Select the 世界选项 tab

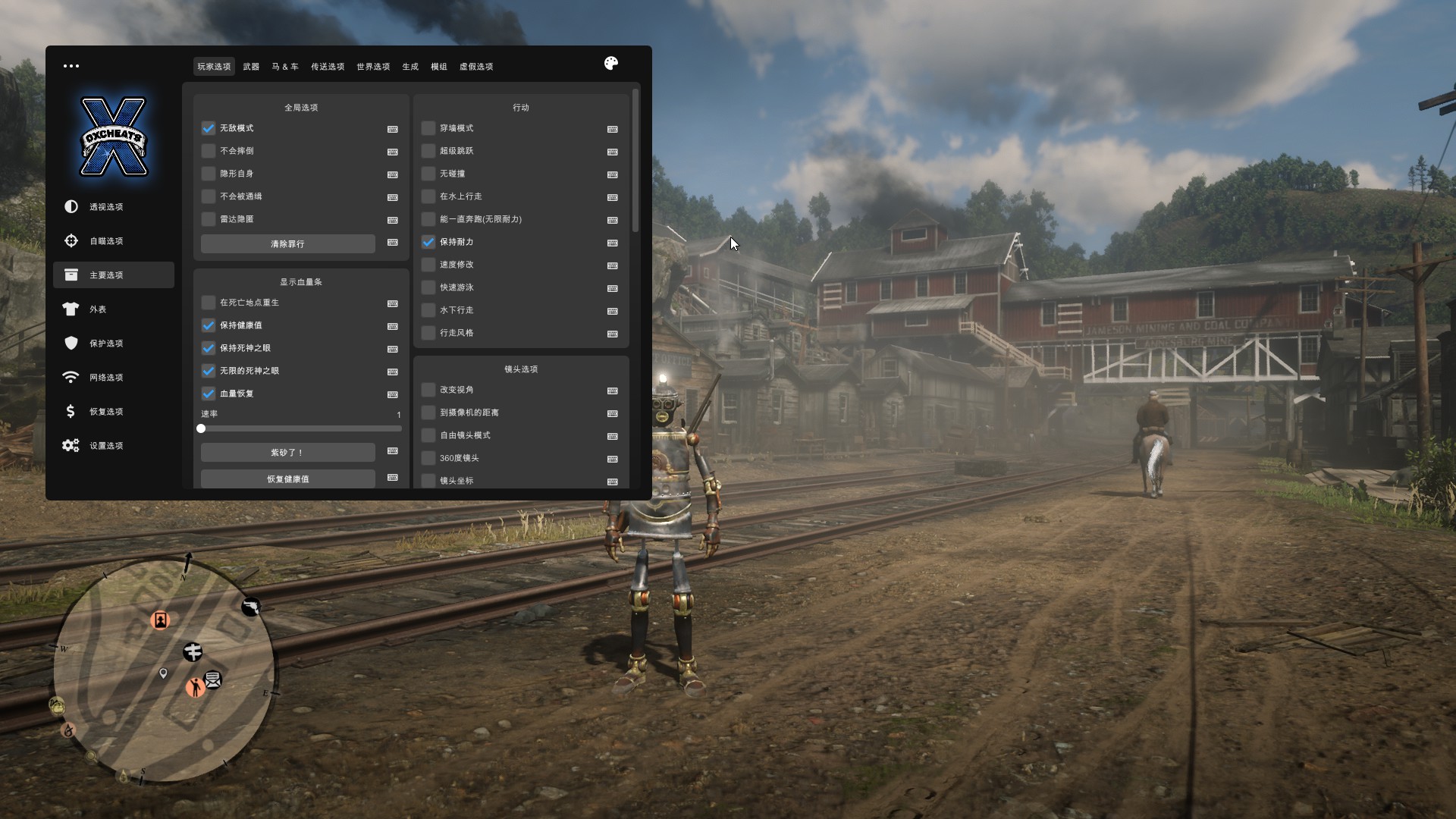click(x=373, y=67)
